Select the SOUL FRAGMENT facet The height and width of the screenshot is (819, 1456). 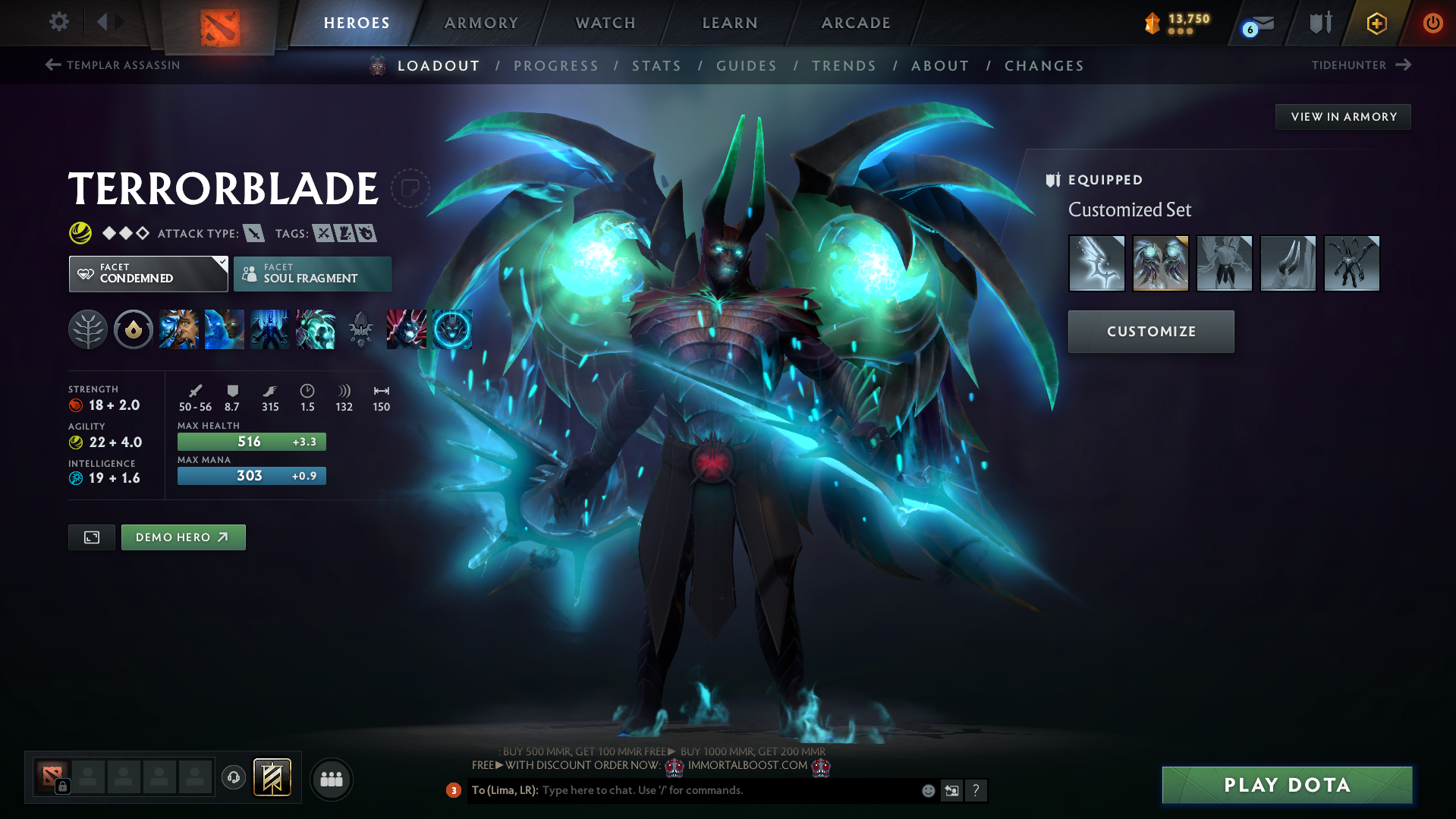click(312, 273)
